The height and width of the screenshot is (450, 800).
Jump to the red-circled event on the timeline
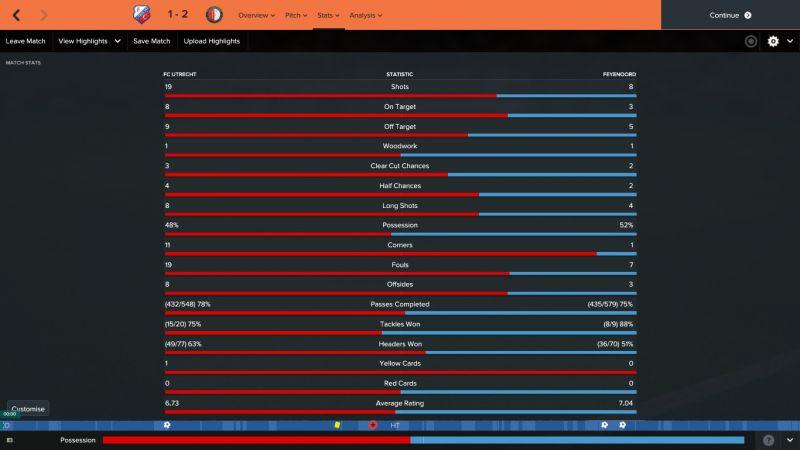pyautogui.click(x=373, y=425)
